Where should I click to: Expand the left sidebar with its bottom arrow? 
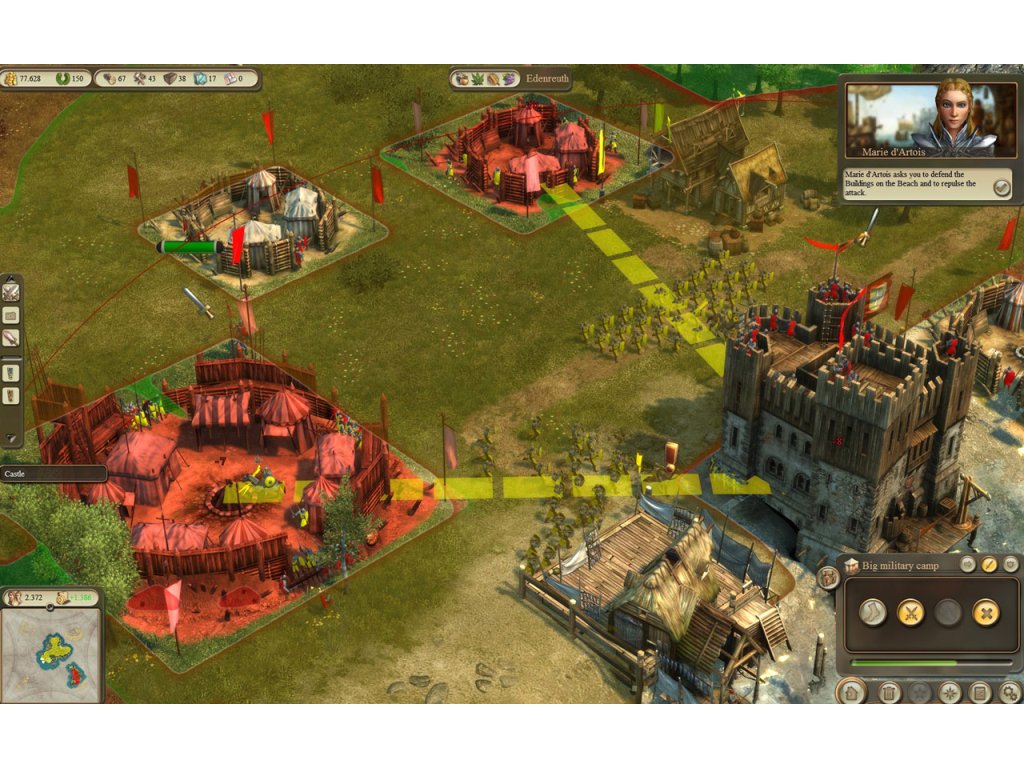tap(11, 437)
